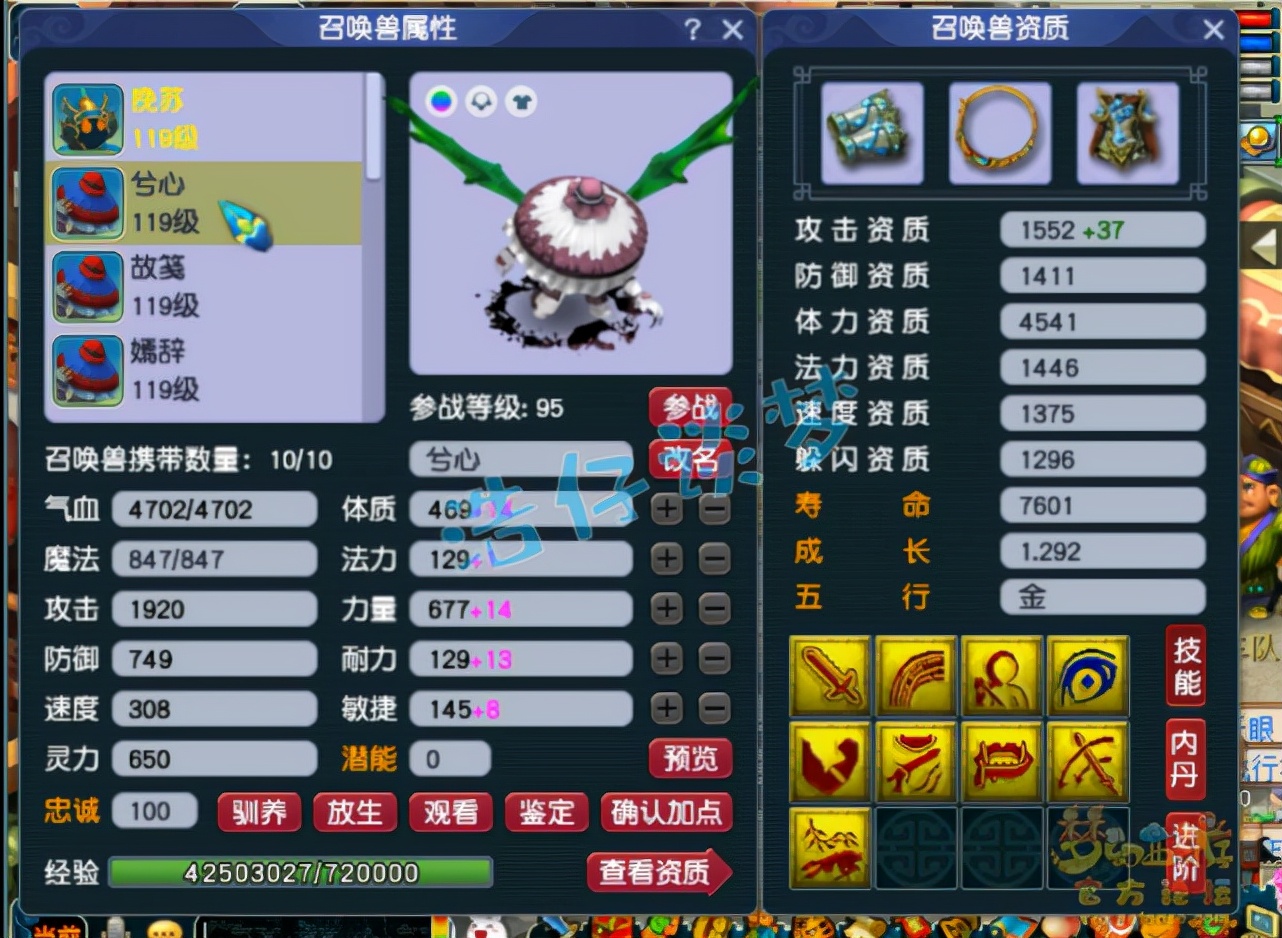Click the pet avatar frame icon above the model

pyautogui.click(x=479, y=101)
